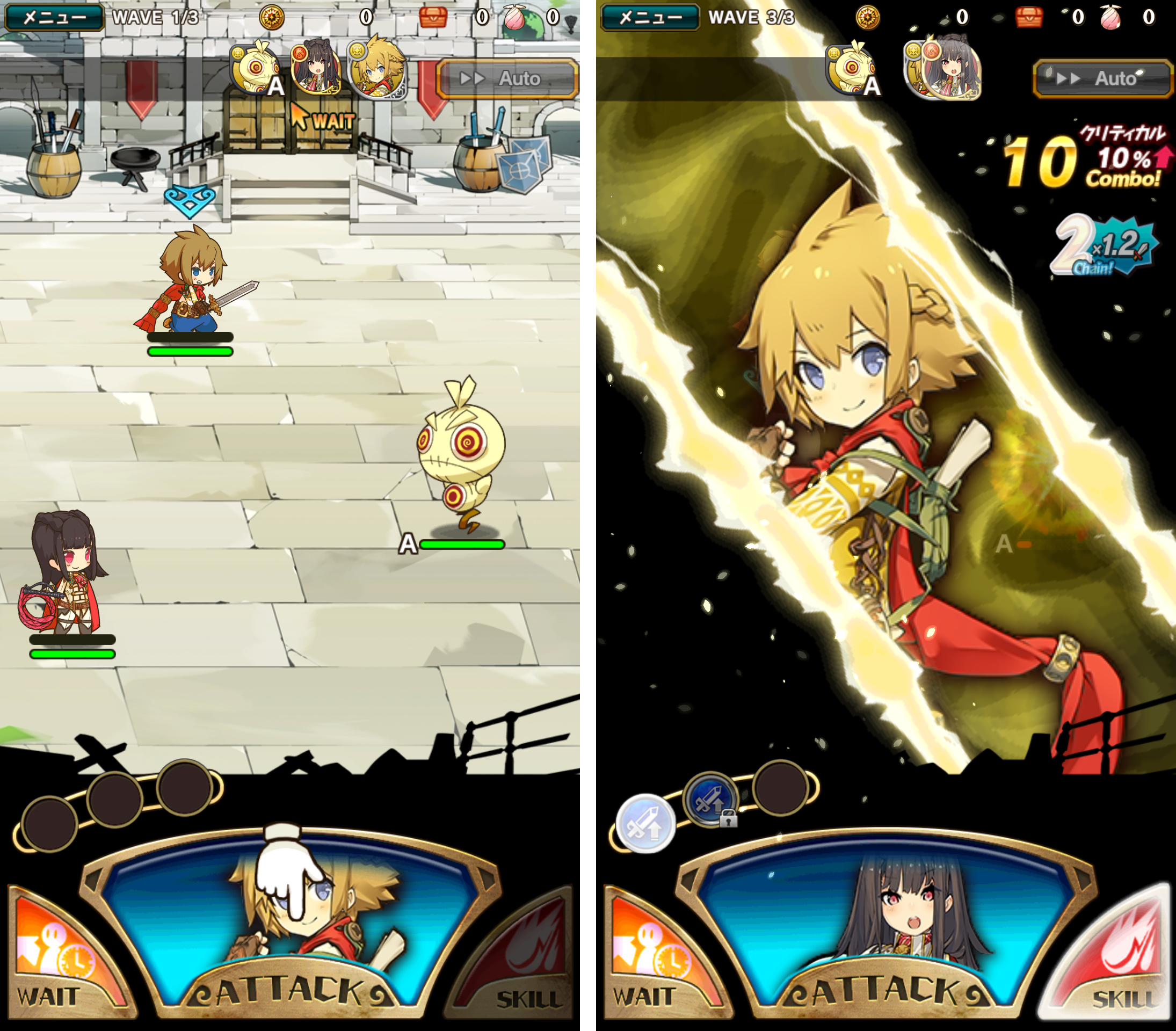Activate the white sword buff orb
This screenshot has height=1031, width=1176.
point(645,824)
